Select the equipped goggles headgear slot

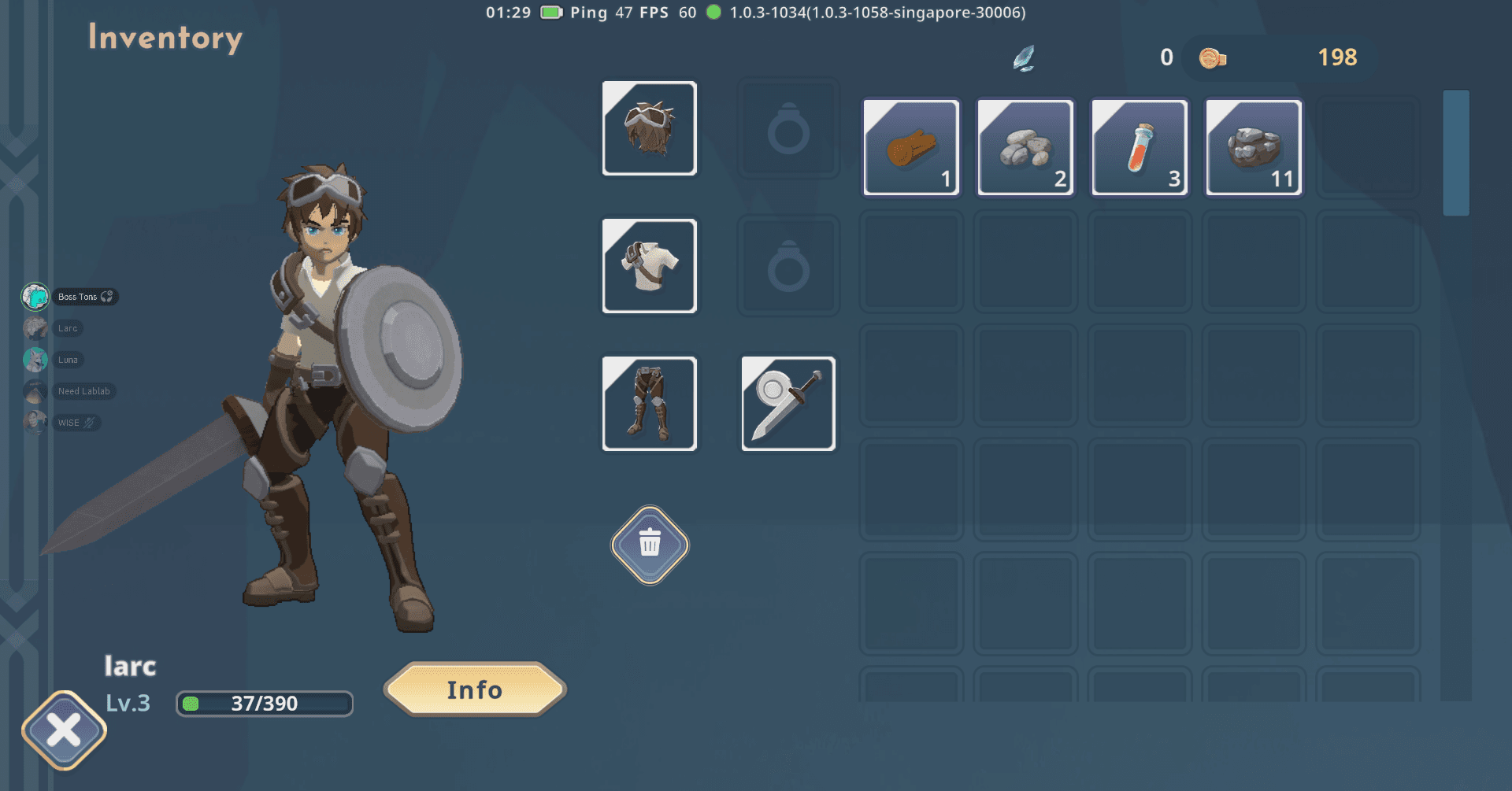click(650, 128)
